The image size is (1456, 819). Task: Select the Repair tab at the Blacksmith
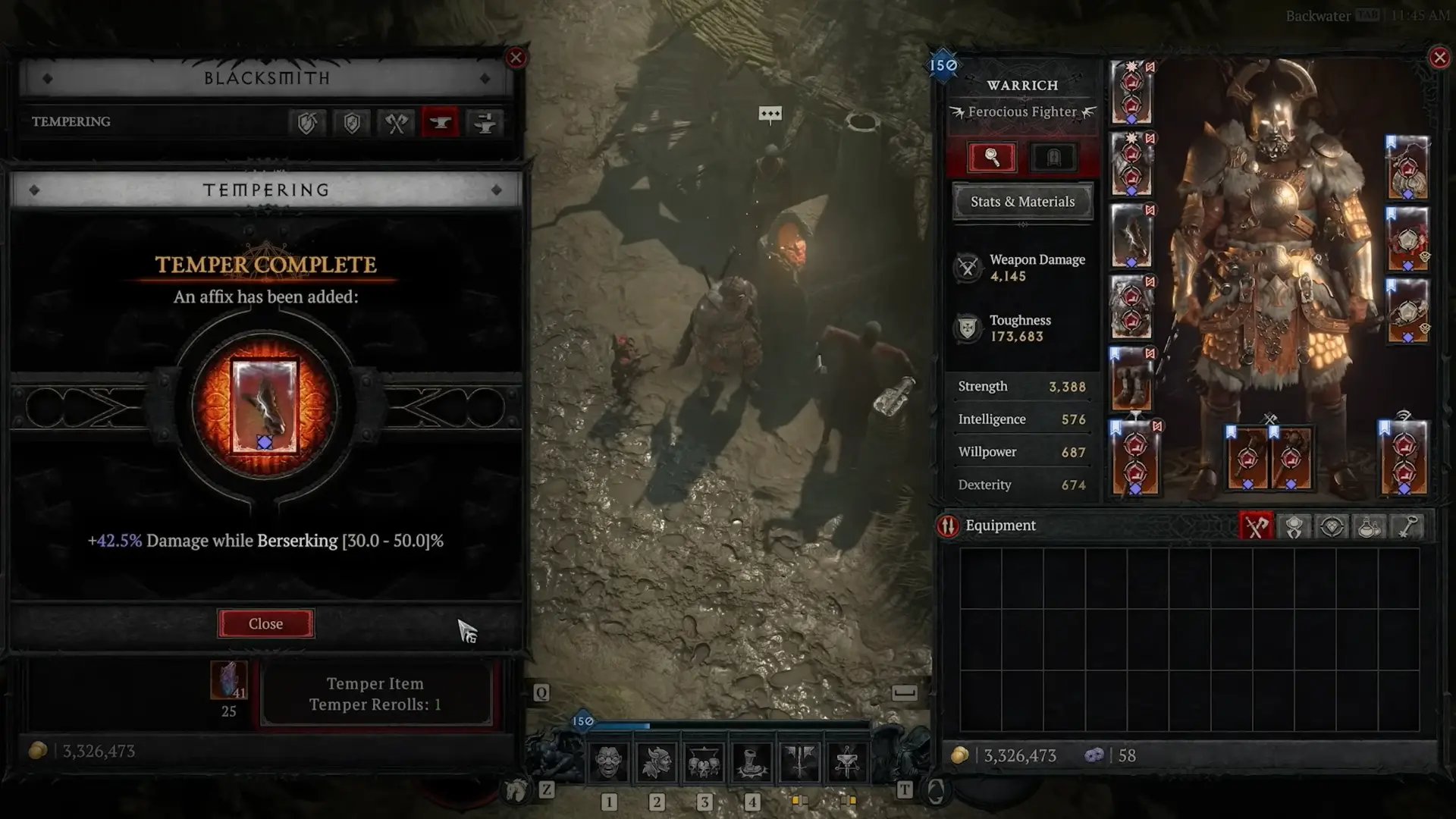[x=307, y=122]
